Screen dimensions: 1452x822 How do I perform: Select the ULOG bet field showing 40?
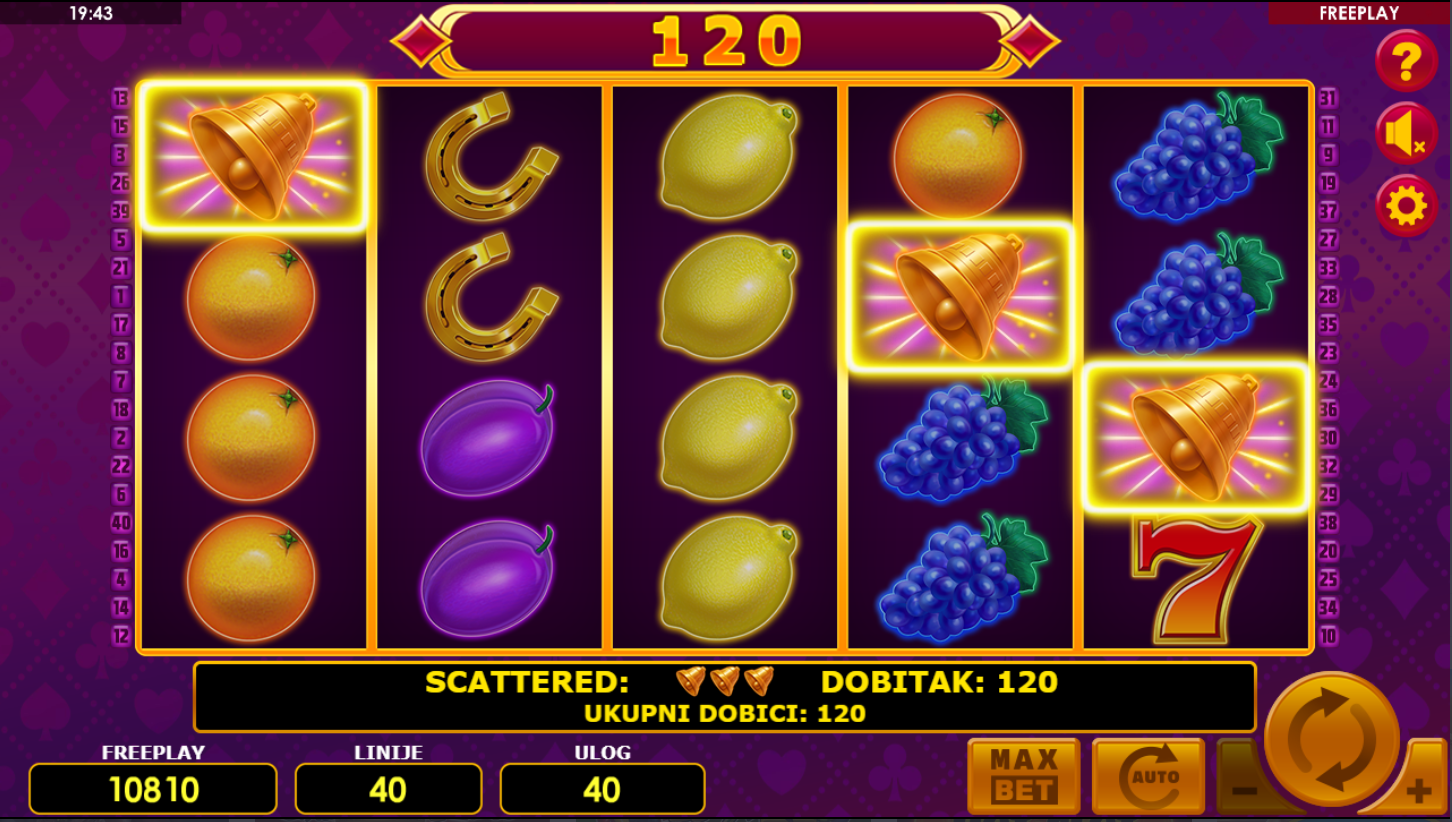(602, 789)
